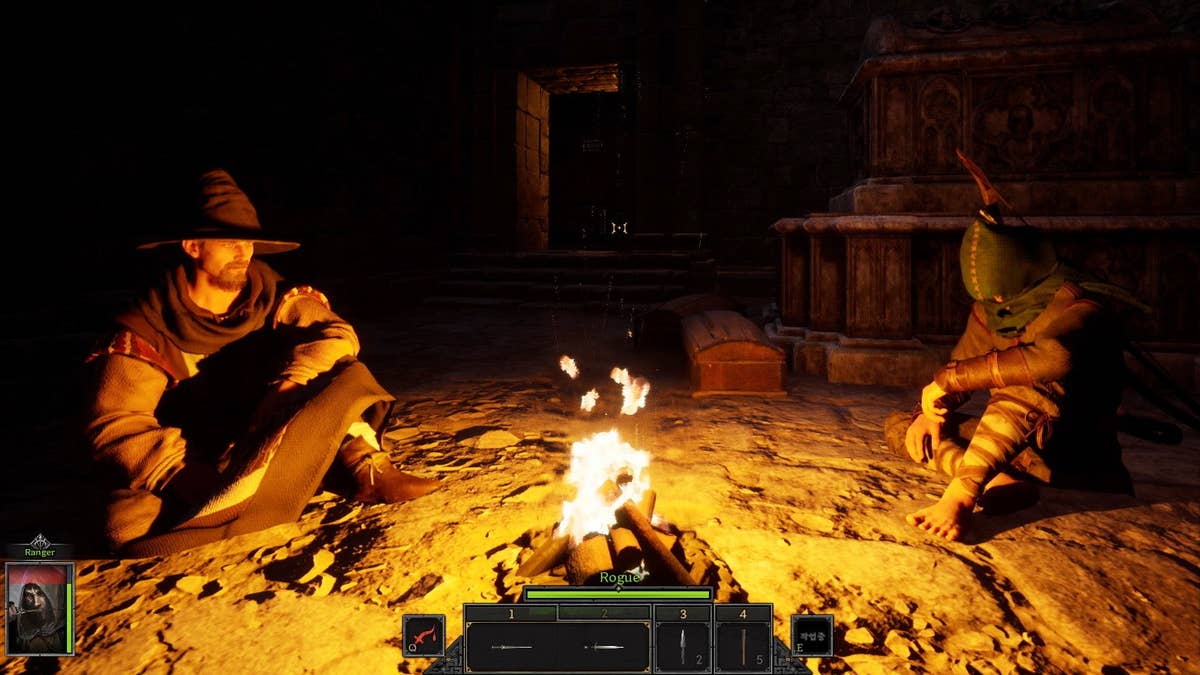
Task: Equip the long sword in the weapon slot
Action: coord(512,647)
